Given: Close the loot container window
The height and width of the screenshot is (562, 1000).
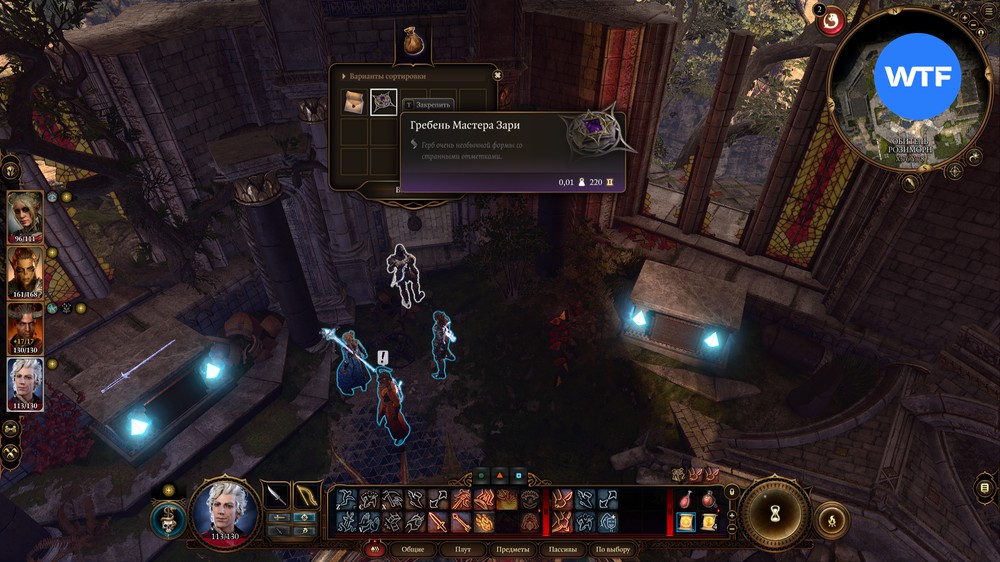Looking at the screenshot, I should click(x=497, y=75).
